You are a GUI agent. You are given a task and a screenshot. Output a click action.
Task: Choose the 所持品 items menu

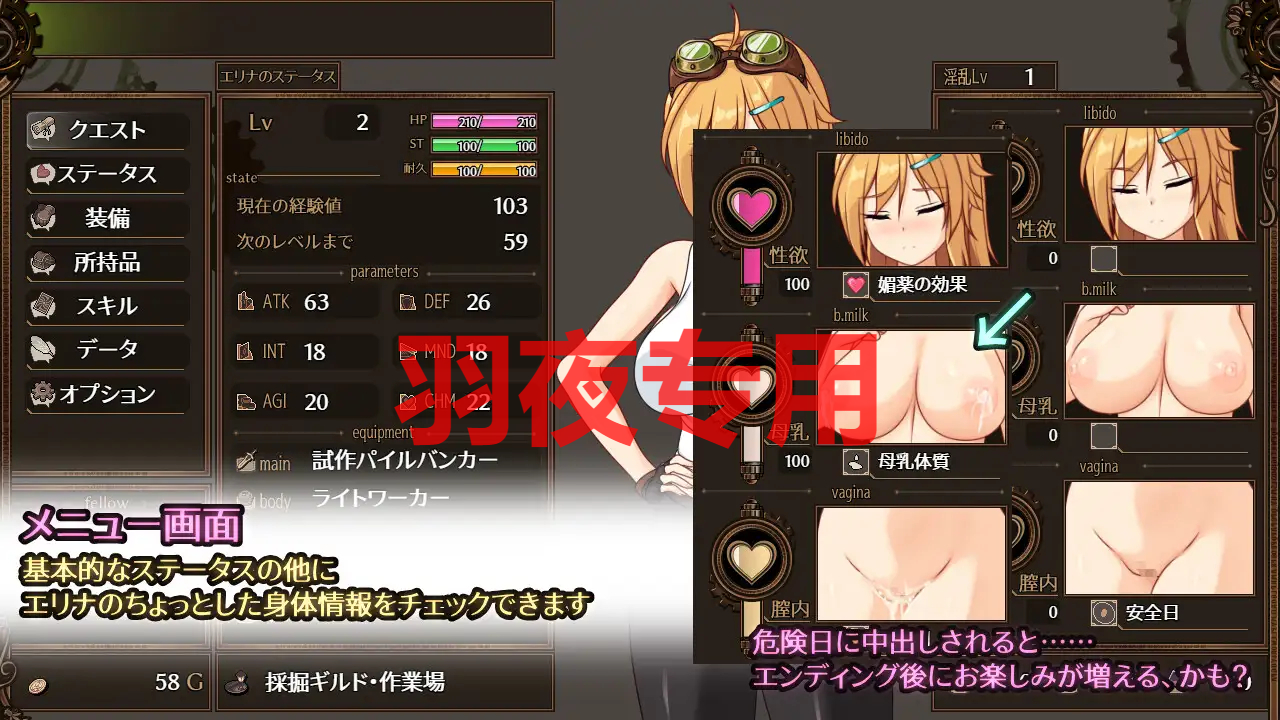tap(107, 262)
